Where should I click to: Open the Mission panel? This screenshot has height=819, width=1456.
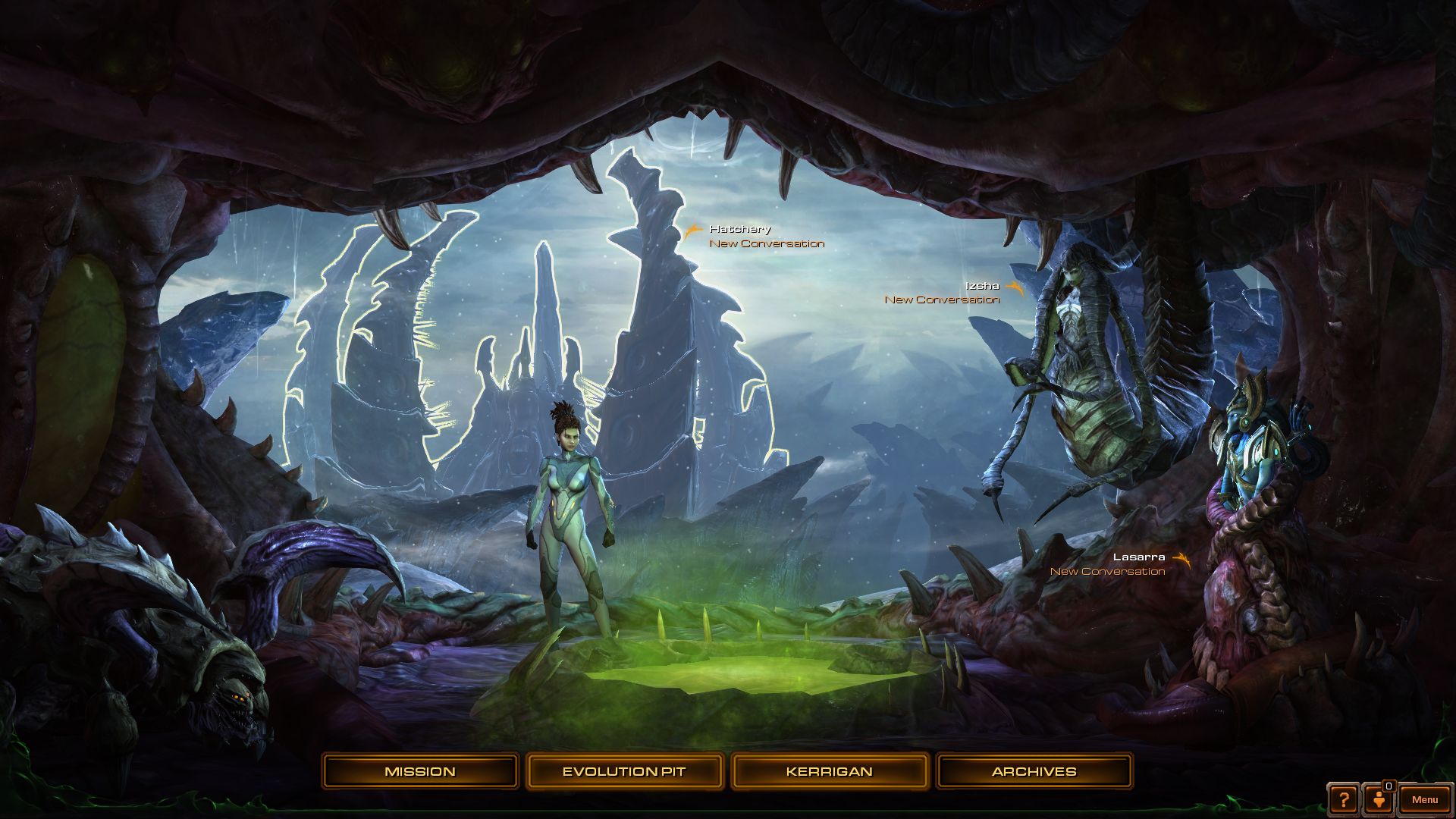pyautogui.click(x=419, y=771)
